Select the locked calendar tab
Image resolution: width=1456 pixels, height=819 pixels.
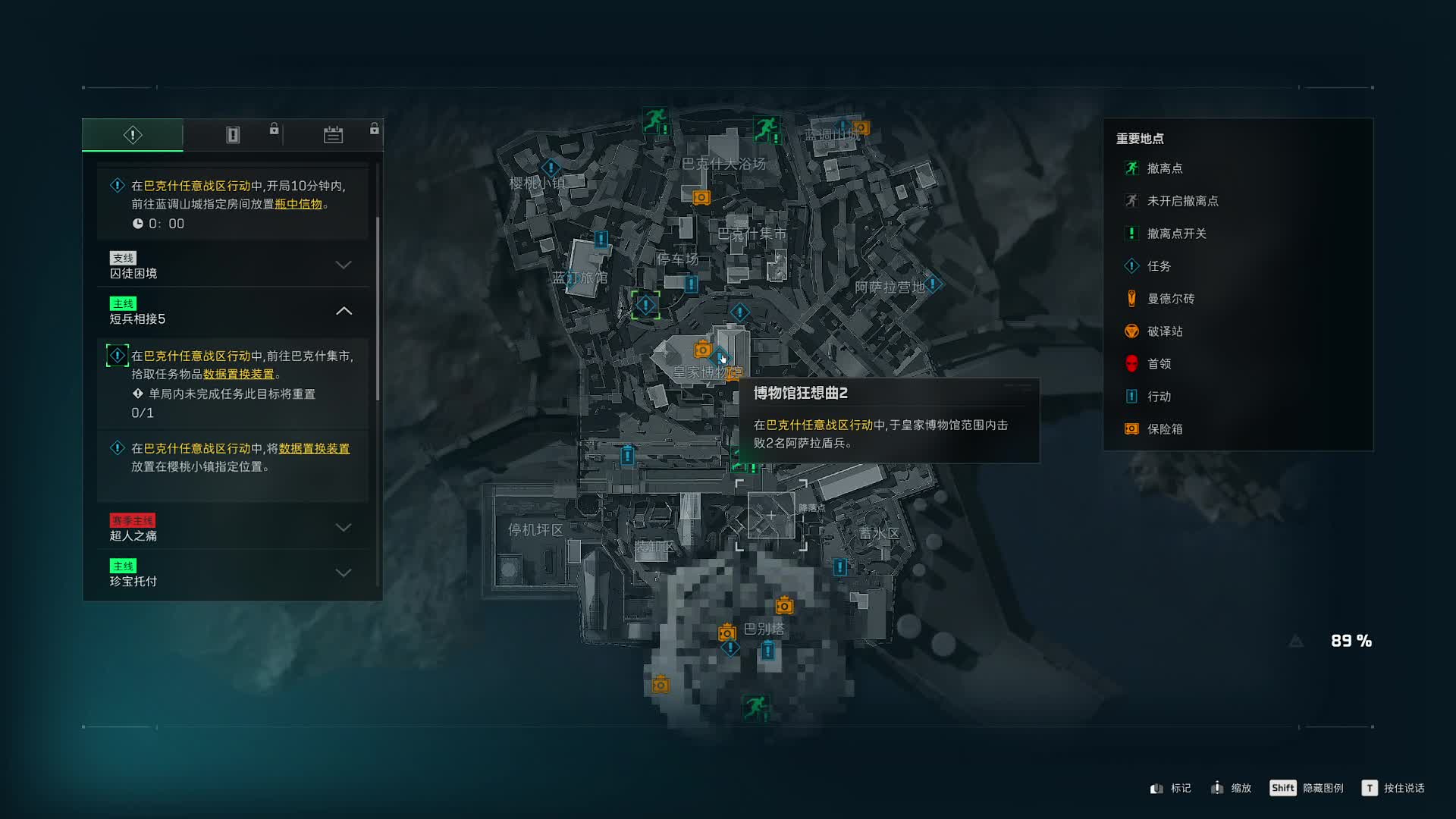[x=333, y=135]
